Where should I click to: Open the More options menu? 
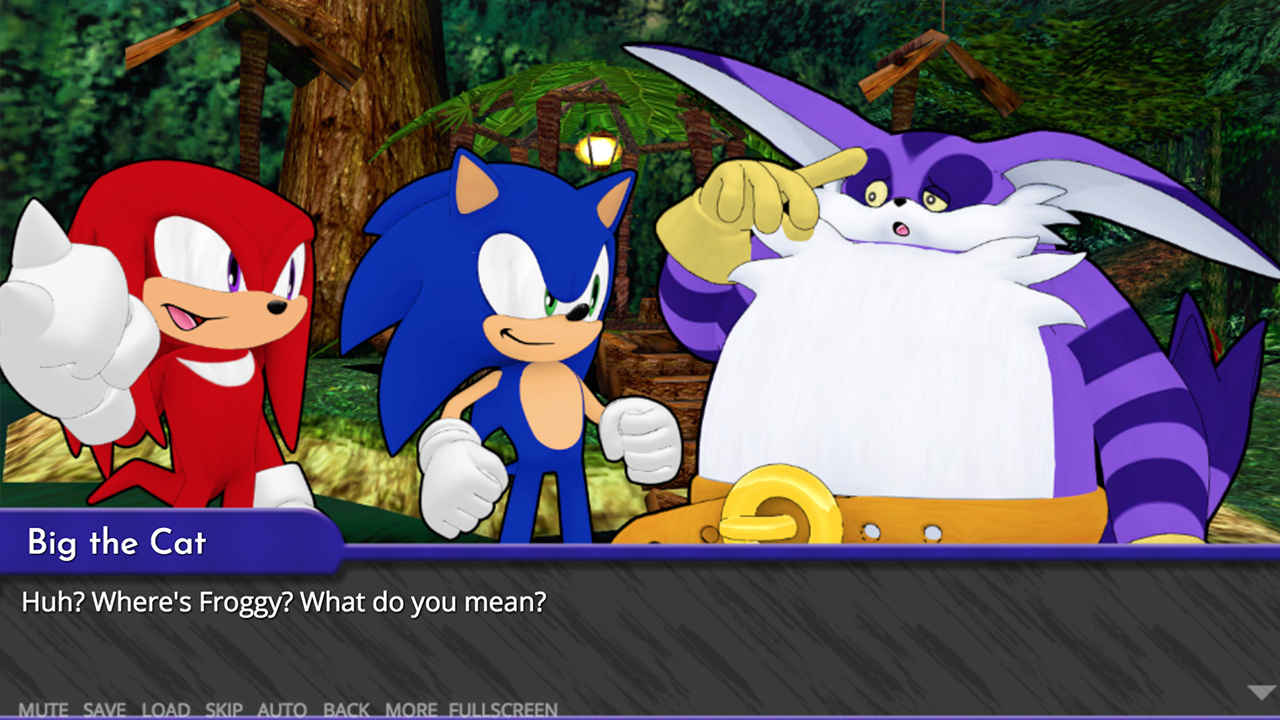pos(411,710)
